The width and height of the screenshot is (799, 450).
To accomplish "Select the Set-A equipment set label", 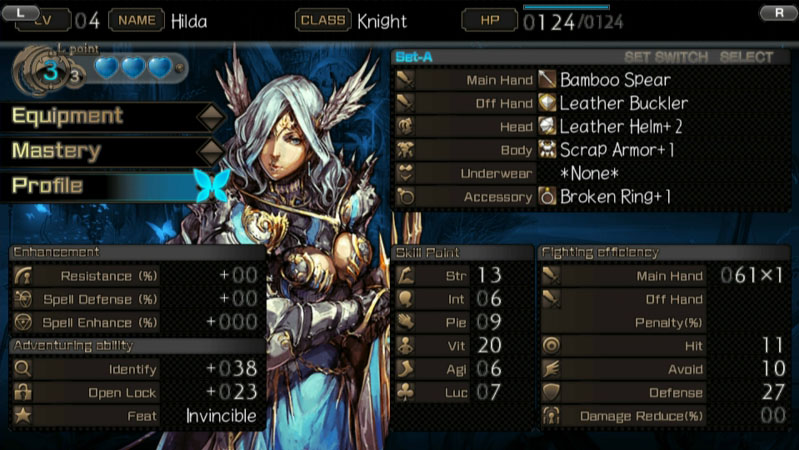I will [x=415, y=57].
